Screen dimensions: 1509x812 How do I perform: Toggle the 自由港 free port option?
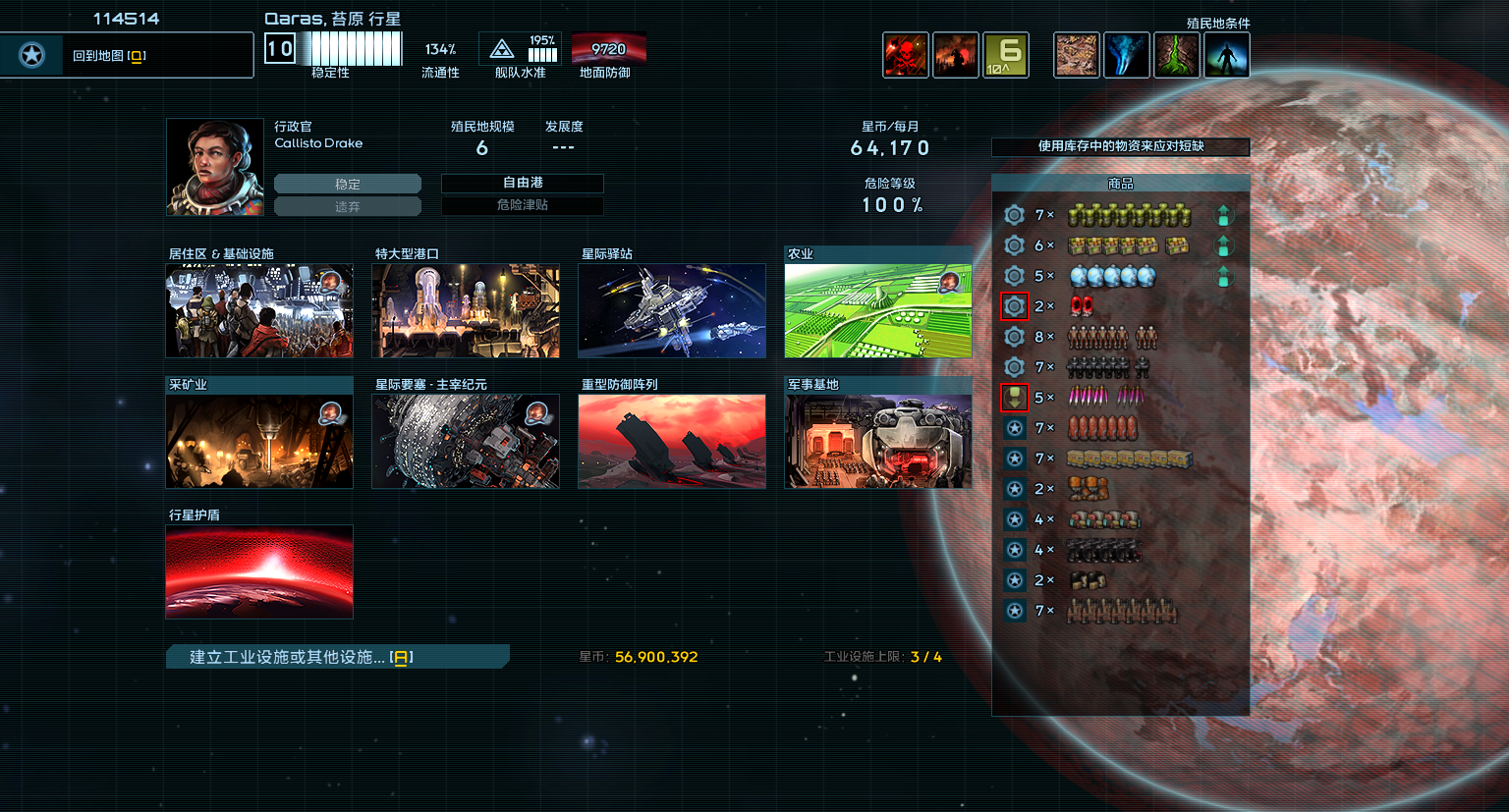[522, 183]
